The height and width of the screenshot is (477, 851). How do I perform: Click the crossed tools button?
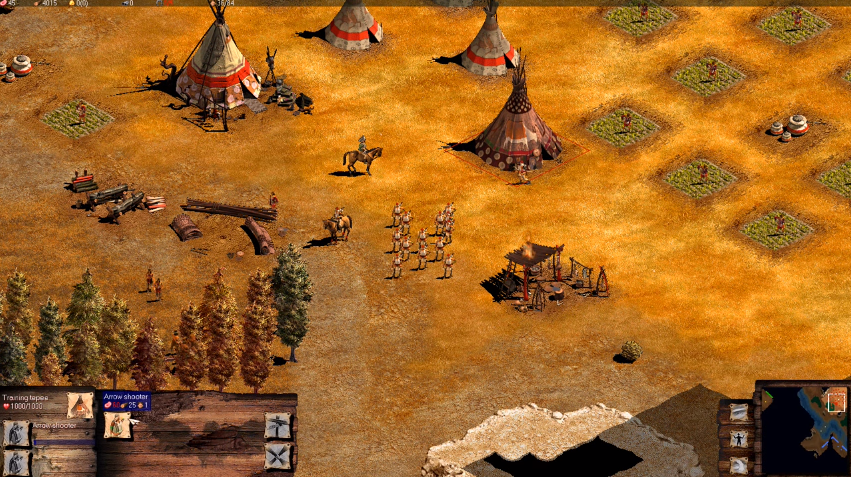278,456
